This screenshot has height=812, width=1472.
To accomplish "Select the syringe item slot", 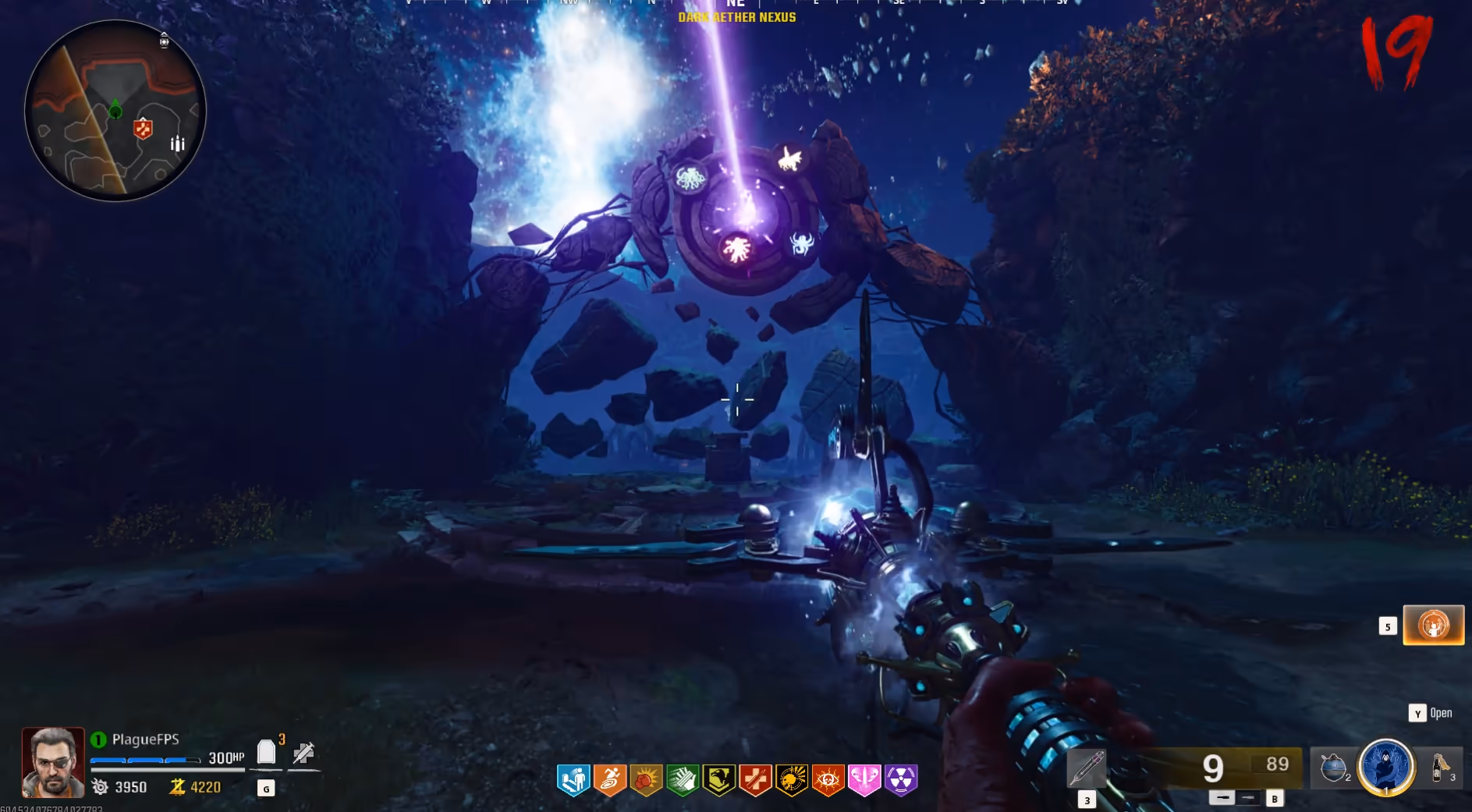I will click(1087, 768).
